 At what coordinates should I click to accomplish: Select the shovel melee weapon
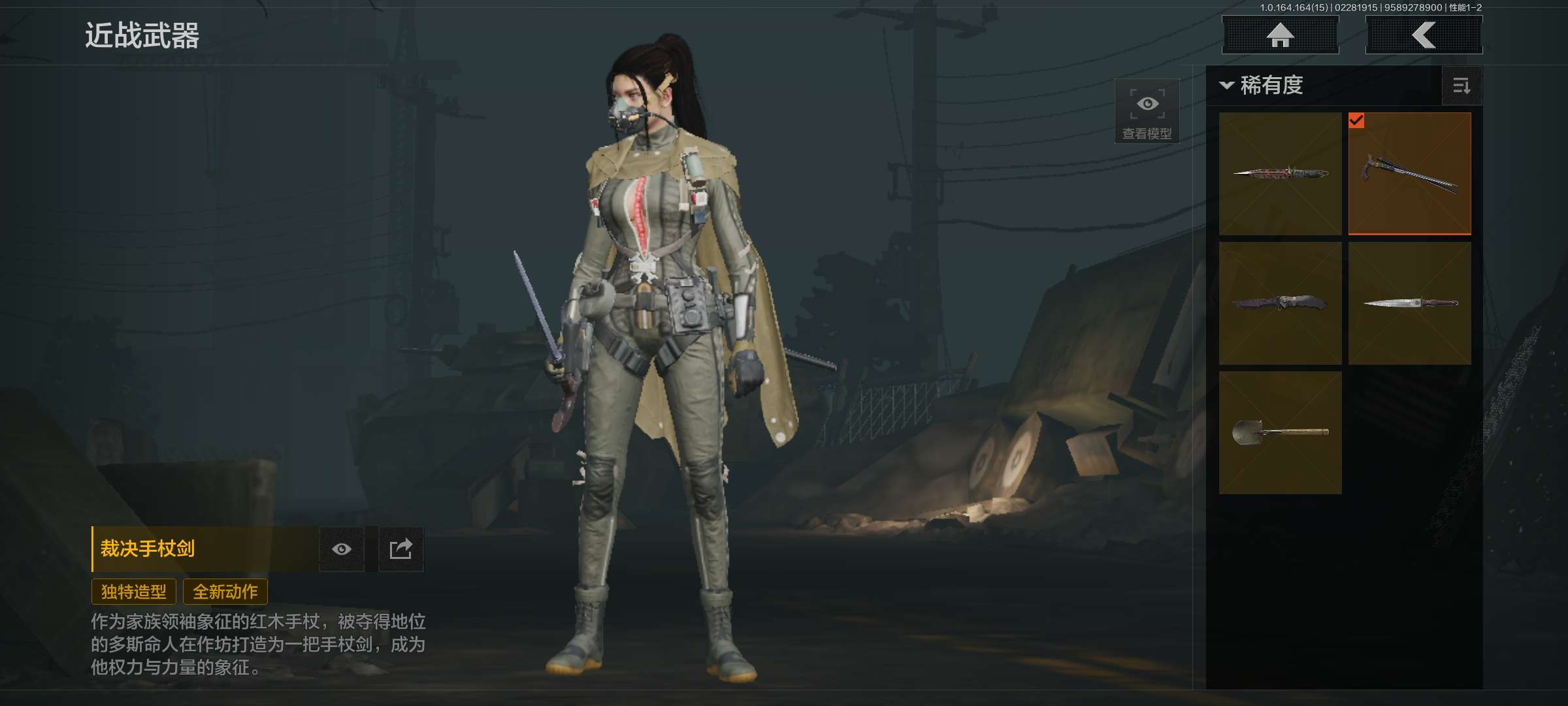point(1280,432)
